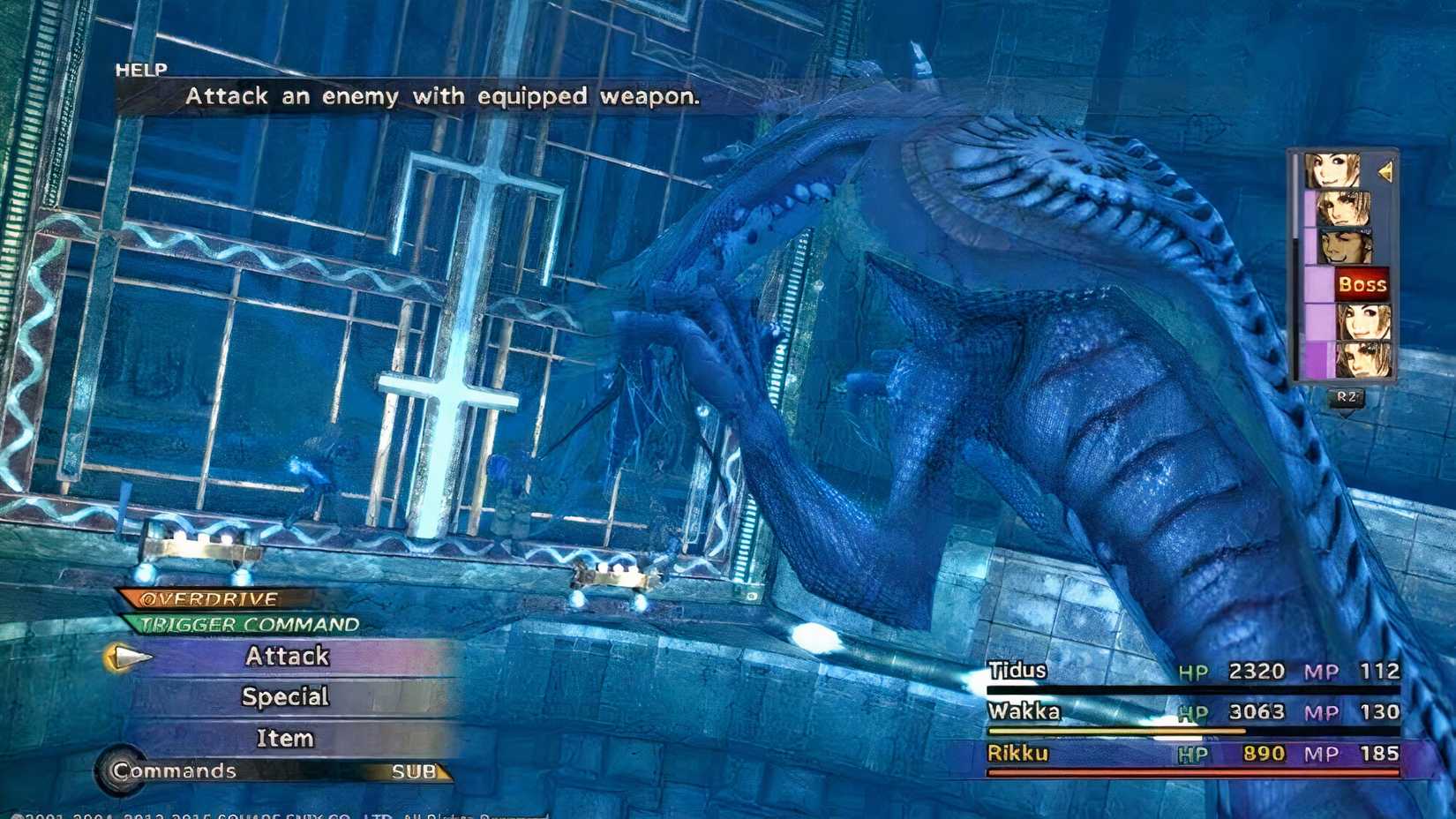Click the Boss indicator in the turn order
Viewport: 1456px width, 819px height.
[1363, 282]
